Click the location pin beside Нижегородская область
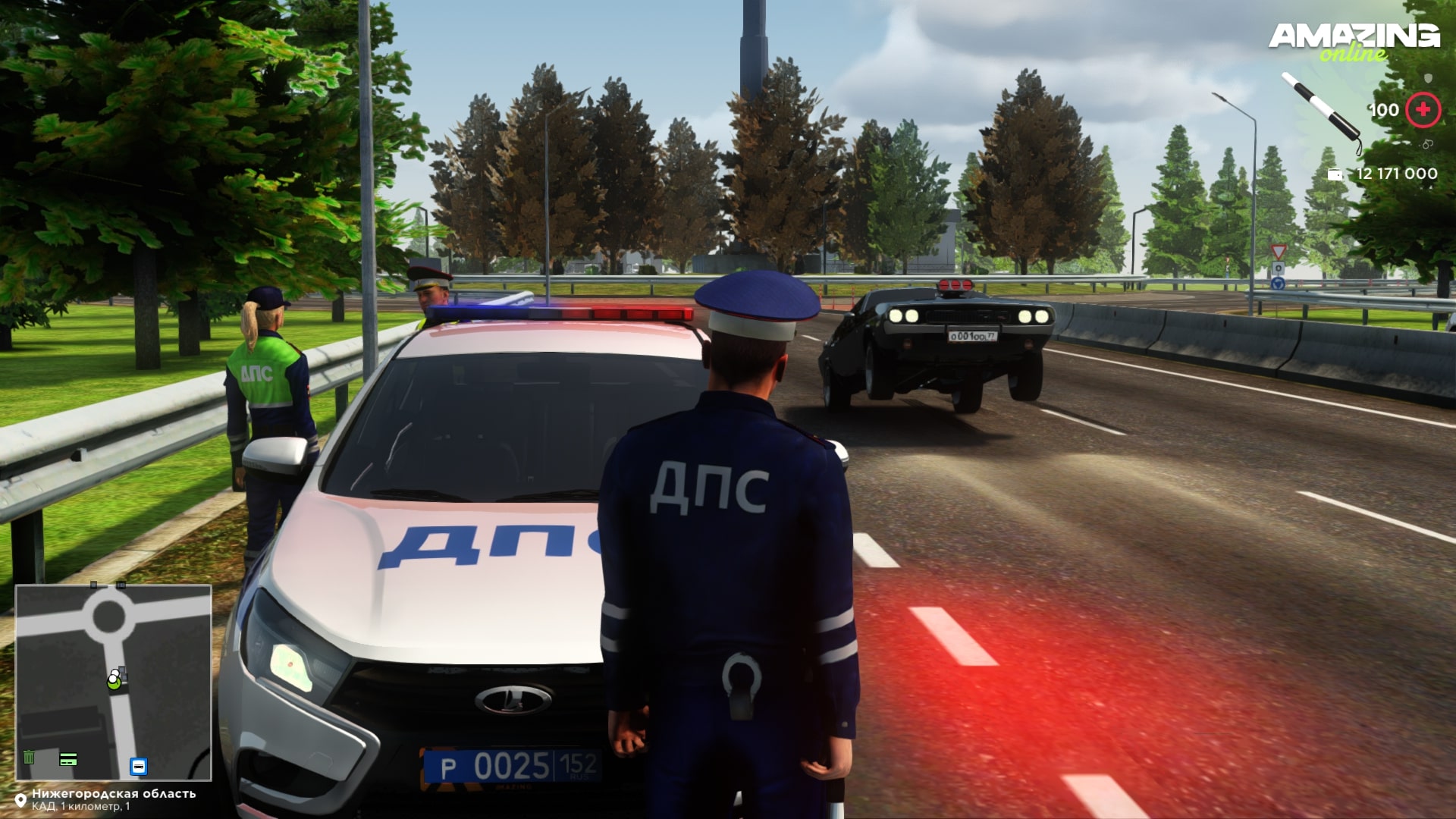The image size is (1456, 819). pos(21,799)
